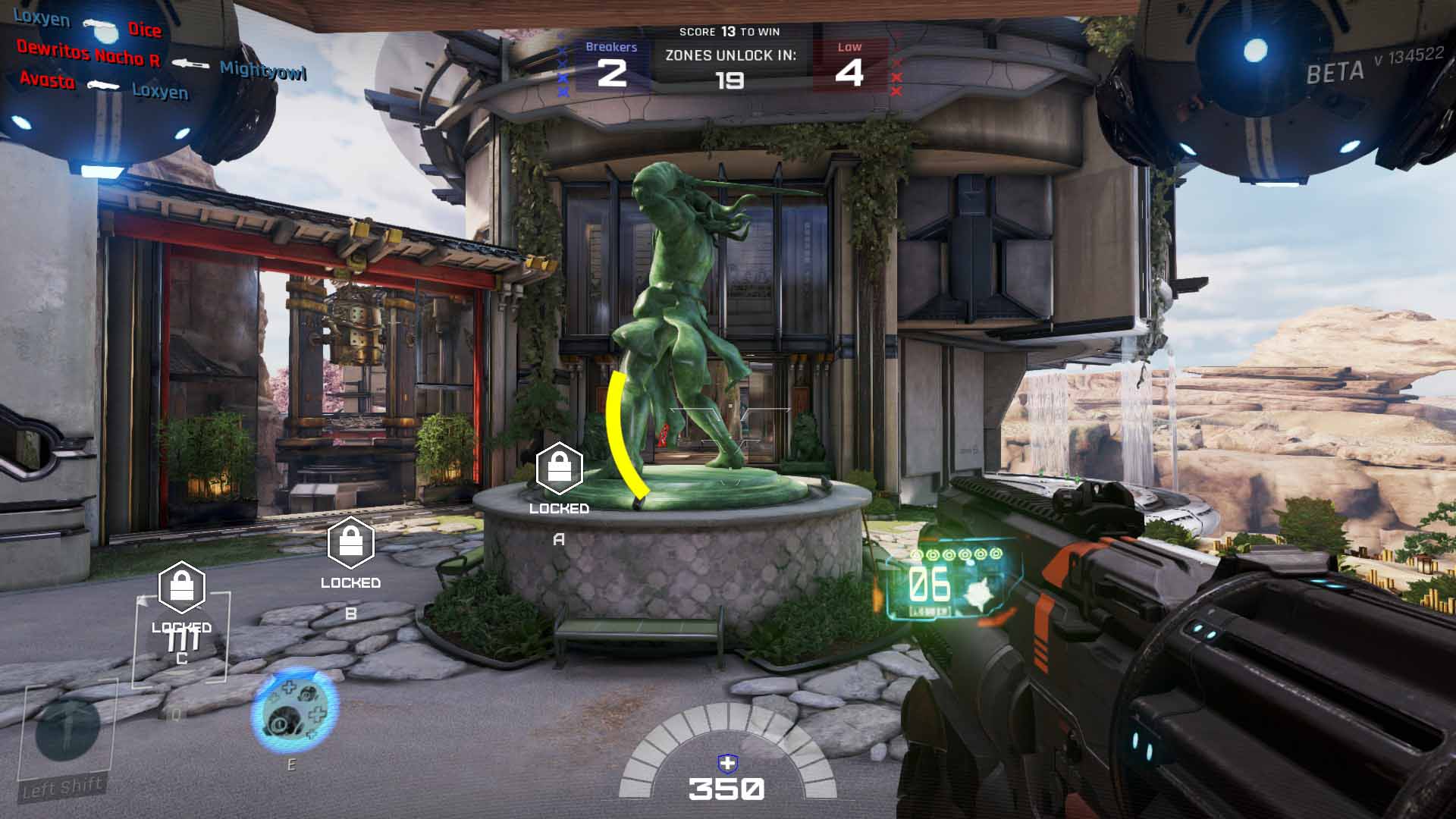The width and height of the screenshot is (1456, 819).
Task: Select the locked zone A marker
Action: tap(559, 468)
